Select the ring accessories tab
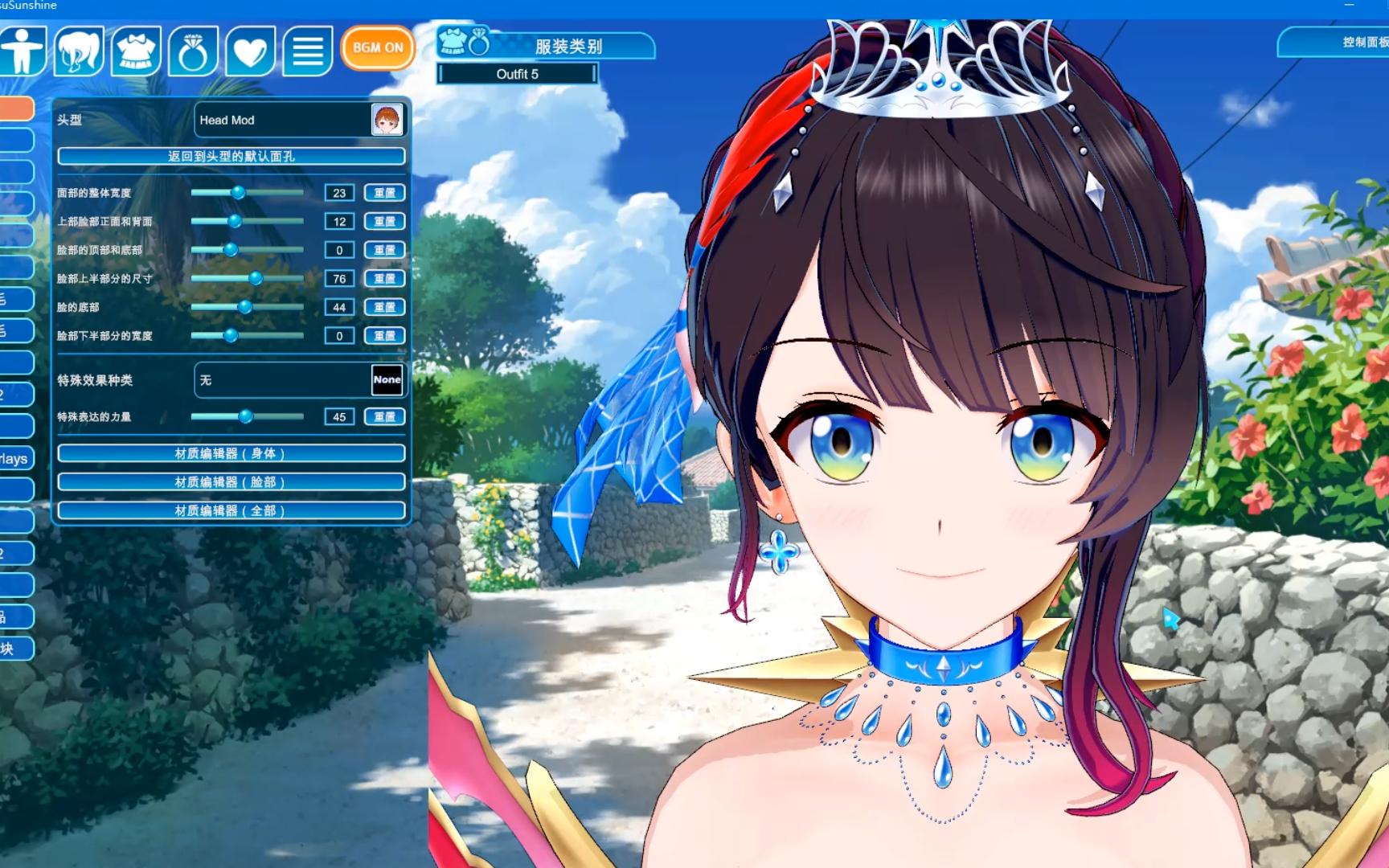The width and height of the screenshot is (1389, 868). point(193,51)
